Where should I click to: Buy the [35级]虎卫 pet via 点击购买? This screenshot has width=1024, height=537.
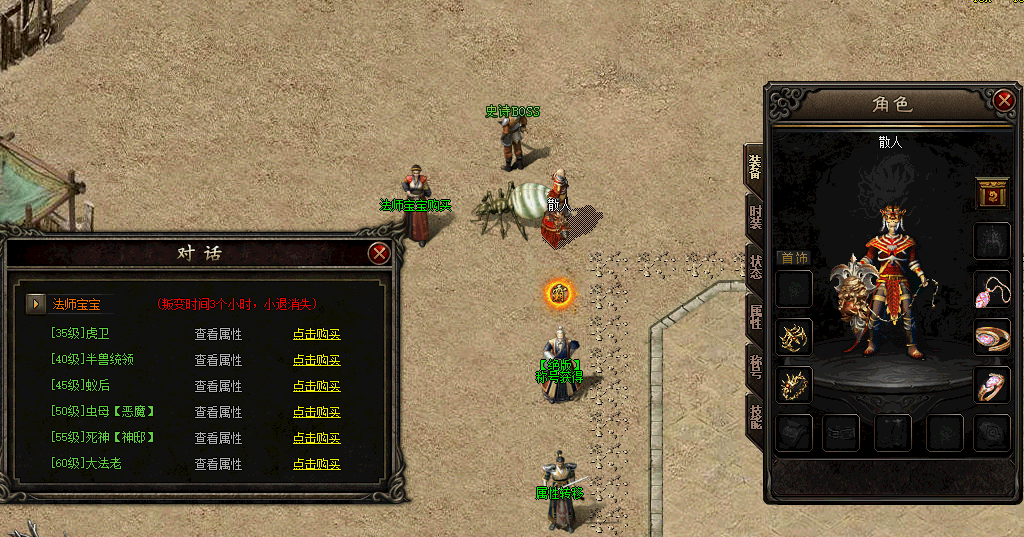click(x=316, y=334)
